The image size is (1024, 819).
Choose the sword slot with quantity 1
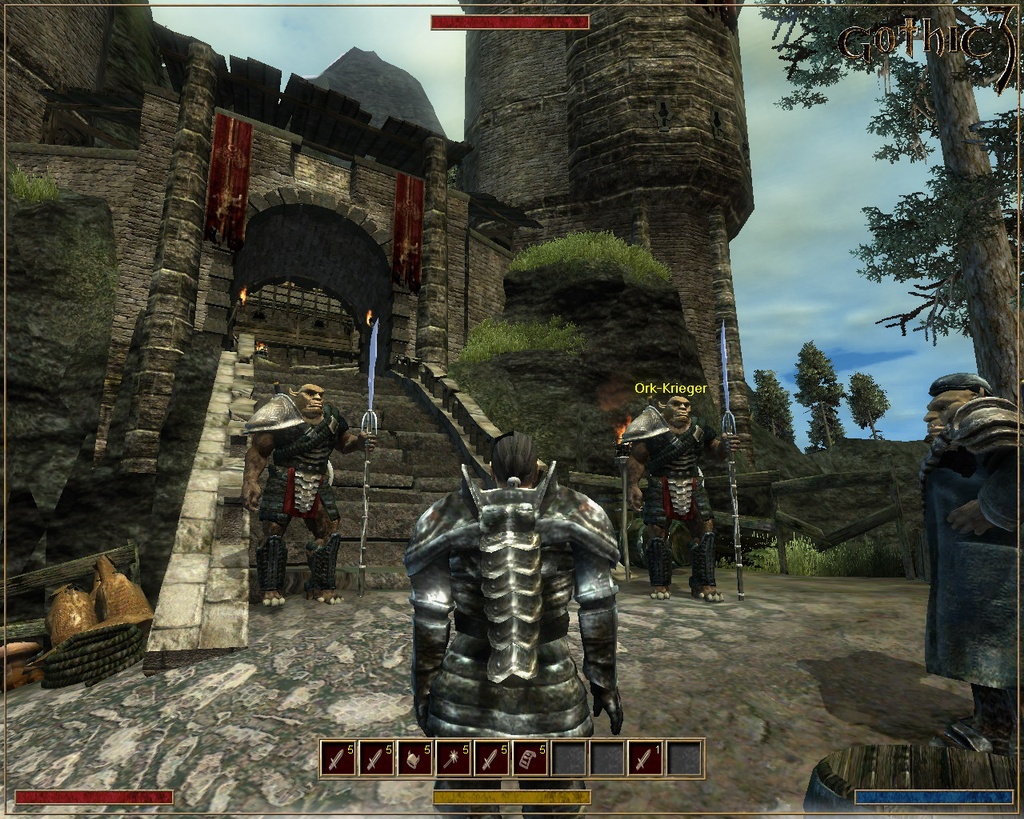click(x=646, y=759)
